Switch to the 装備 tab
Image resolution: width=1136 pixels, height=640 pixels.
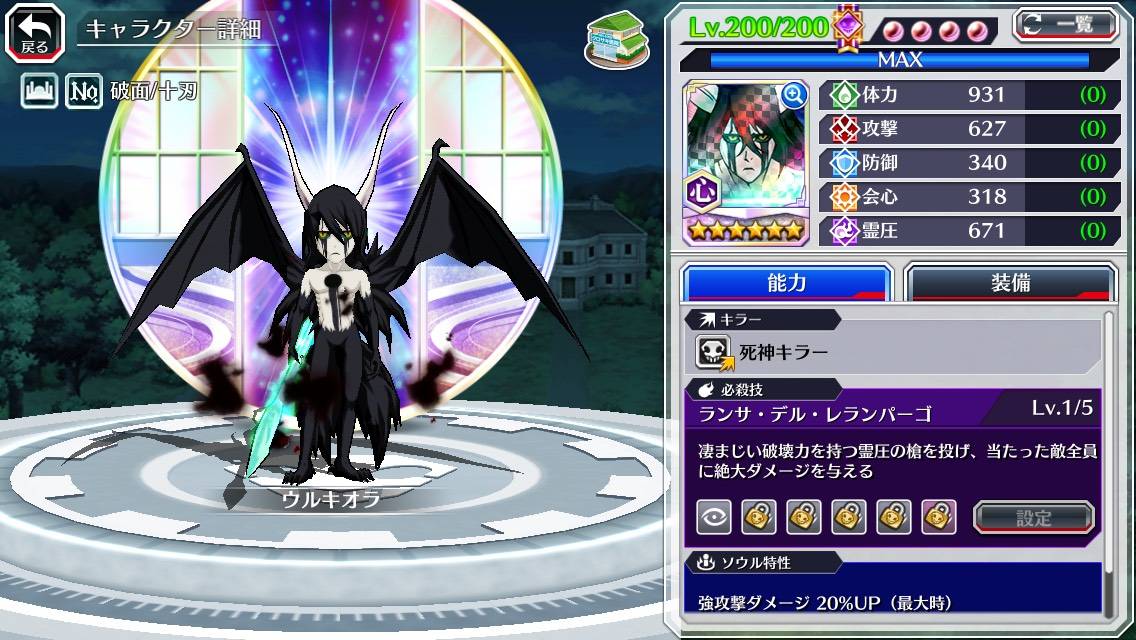[1010, 283]
